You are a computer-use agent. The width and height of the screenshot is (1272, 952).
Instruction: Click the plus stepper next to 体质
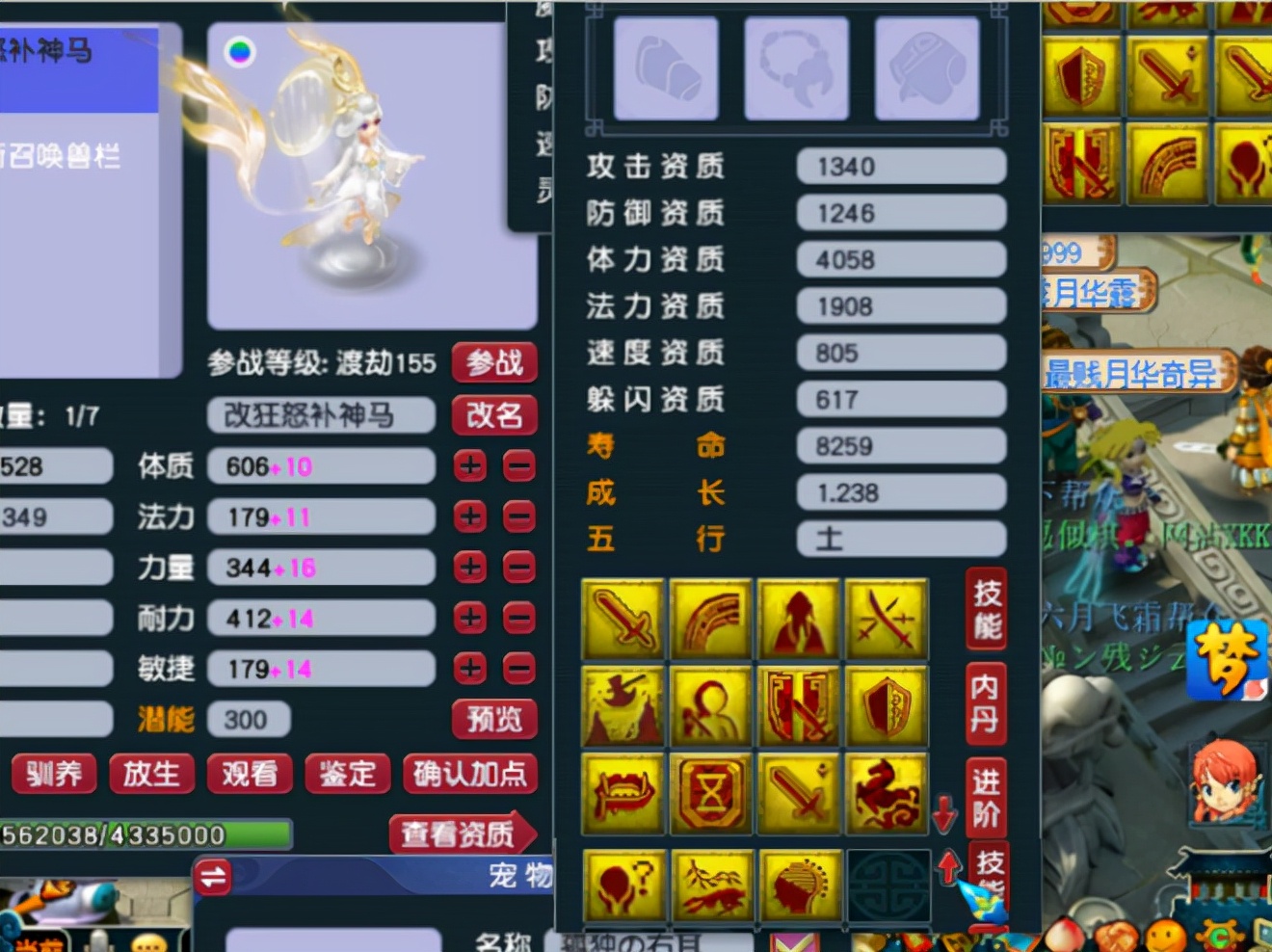469,466
